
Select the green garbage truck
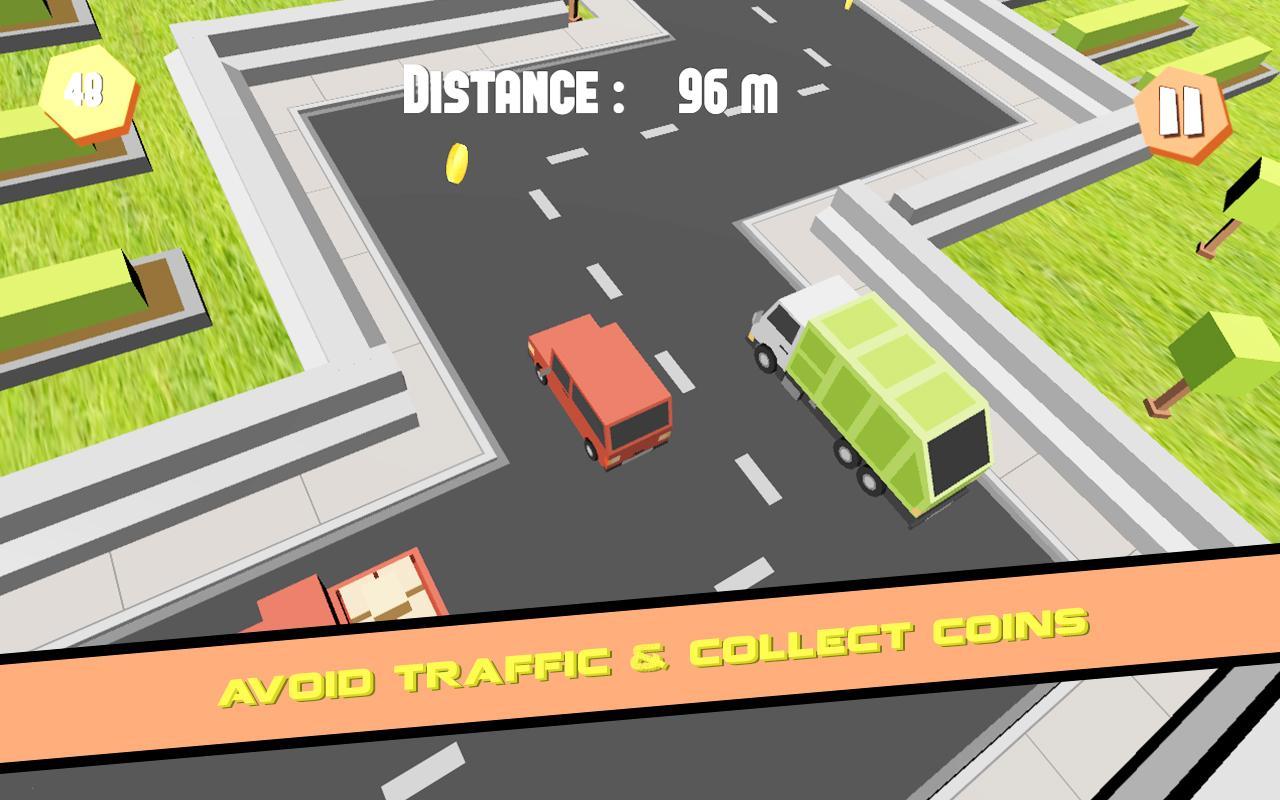pos(870,400)
